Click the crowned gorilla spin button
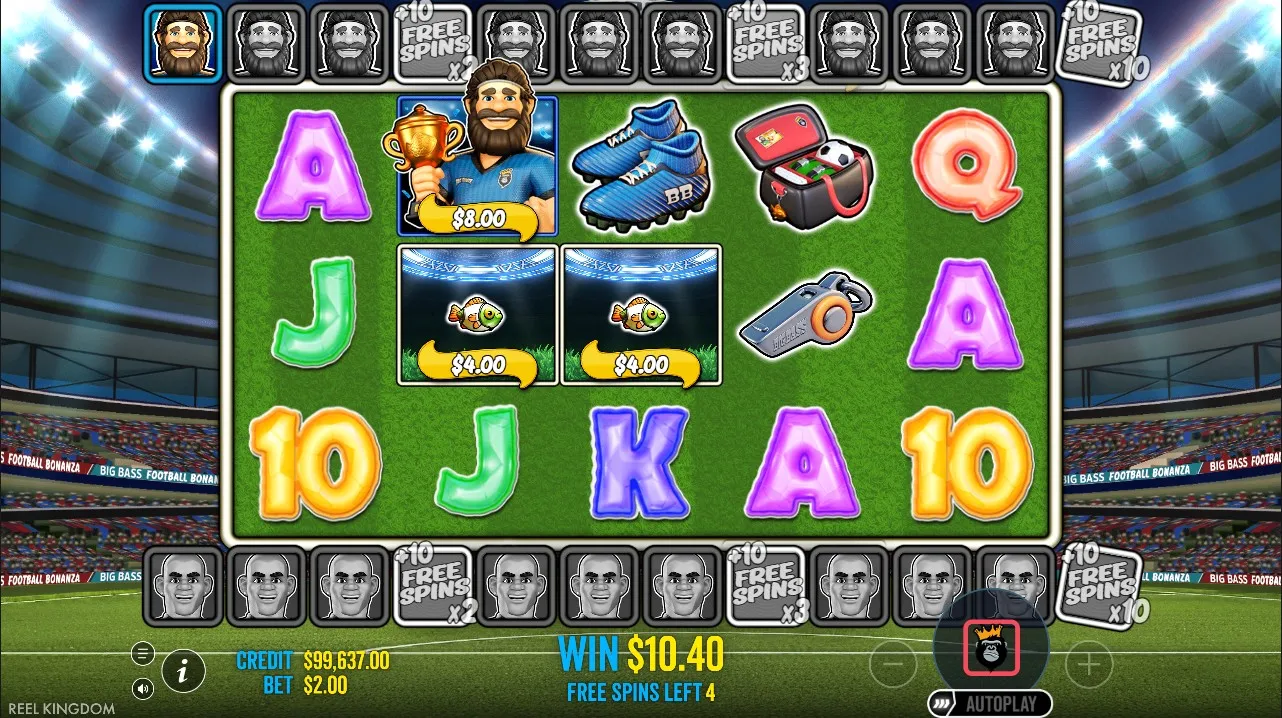 (x=991, y=647)
